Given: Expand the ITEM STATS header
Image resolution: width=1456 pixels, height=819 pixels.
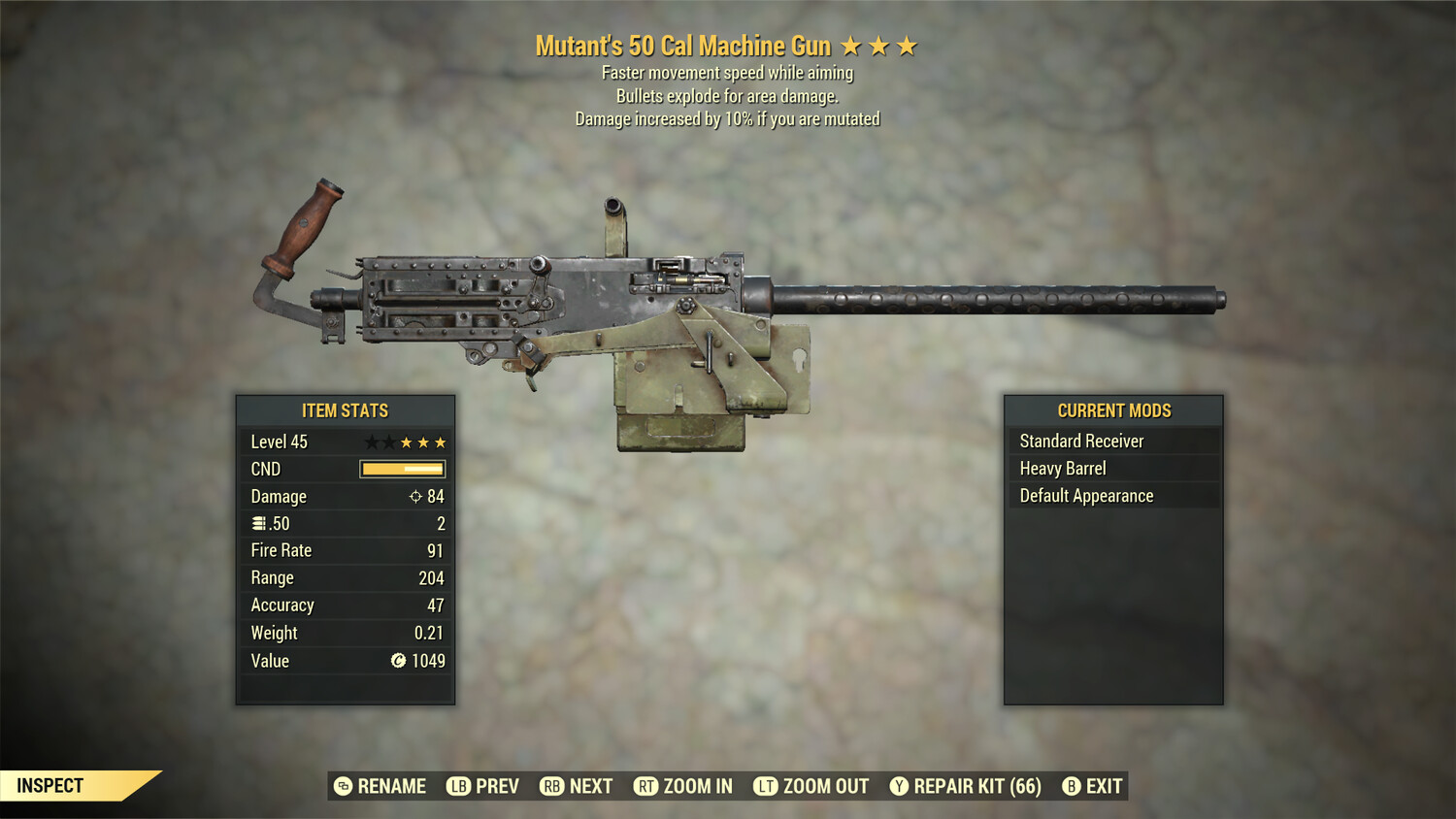Looking at the screenshot, I should [x=345, y=410].
